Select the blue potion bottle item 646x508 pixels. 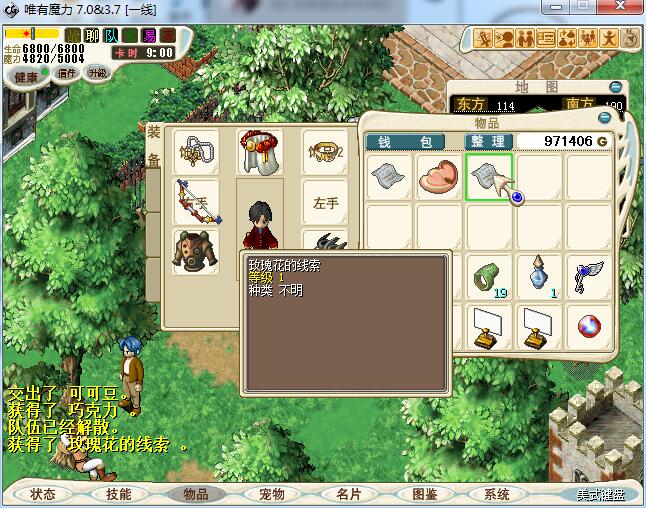(540, 274)
